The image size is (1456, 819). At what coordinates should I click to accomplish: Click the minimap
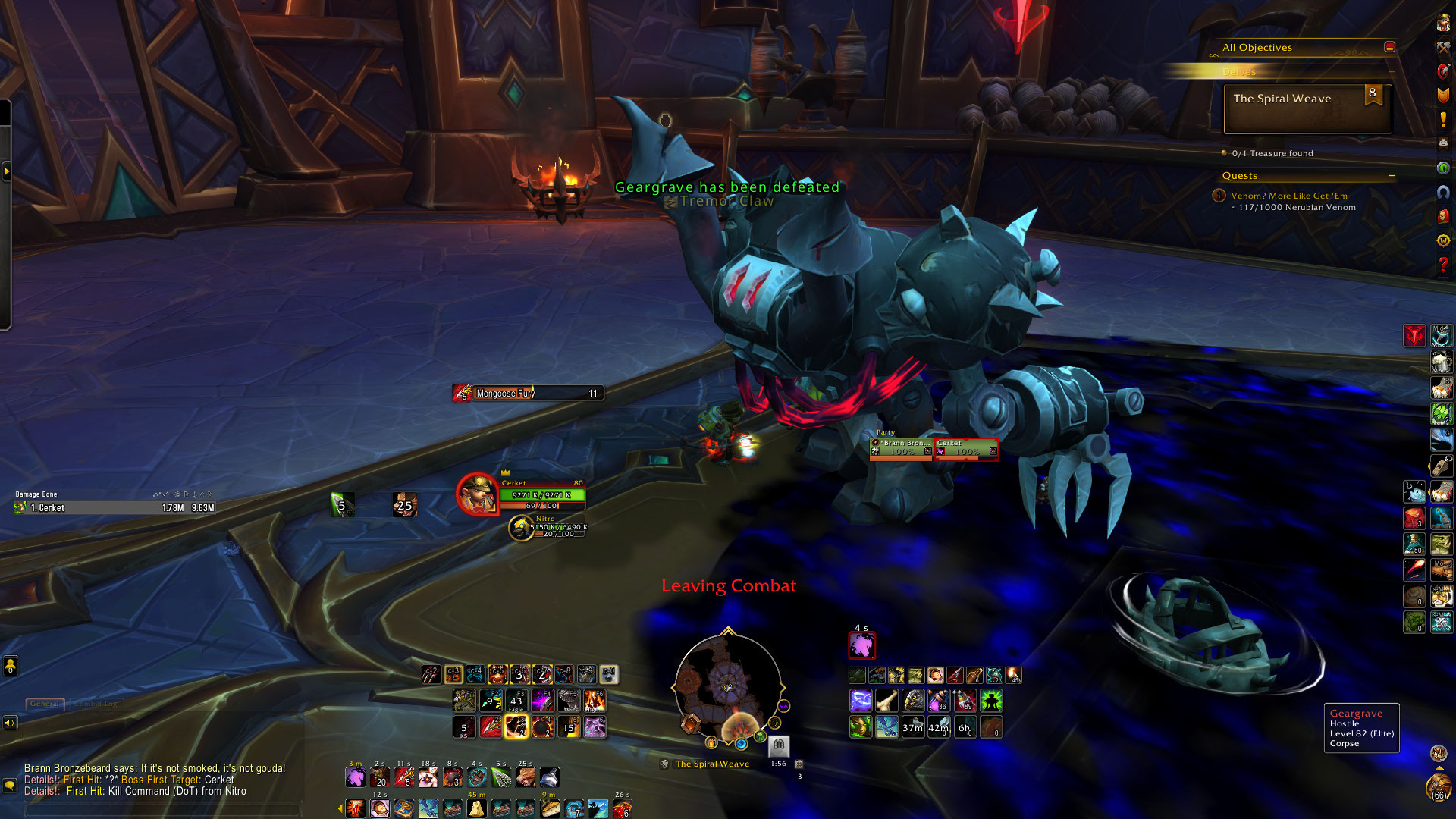pos(728,686)
